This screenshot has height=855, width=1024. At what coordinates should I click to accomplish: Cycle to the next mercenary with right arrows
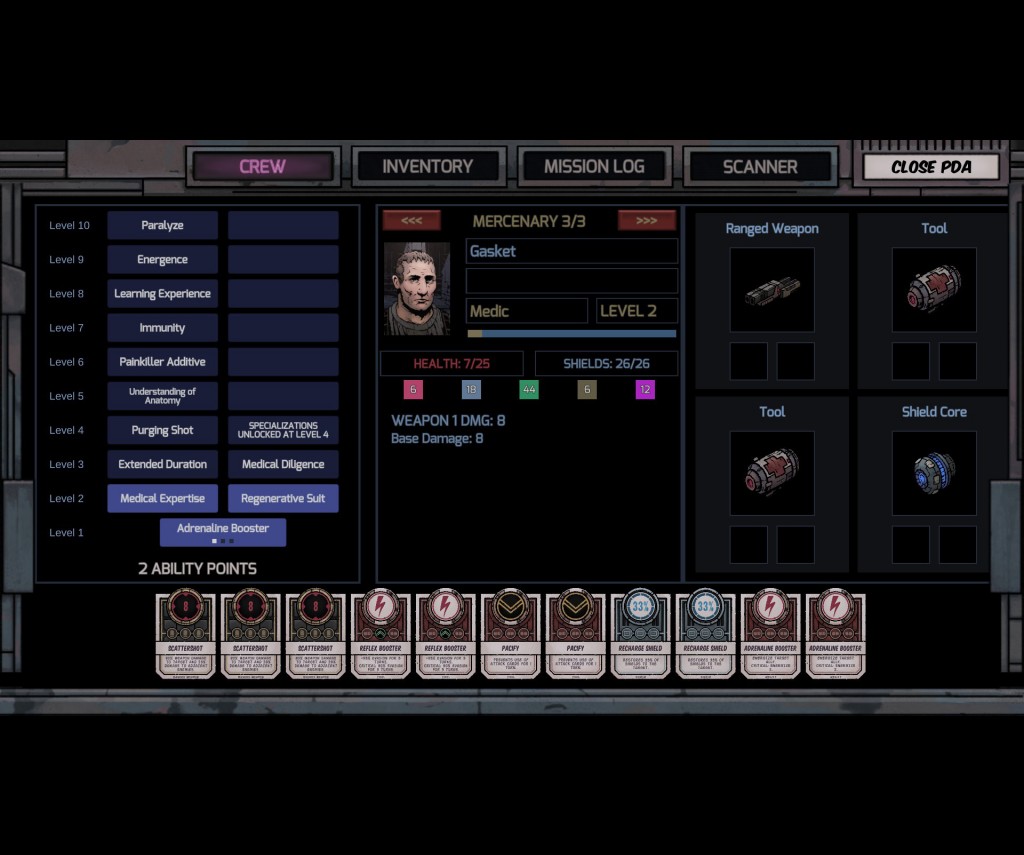646,220
